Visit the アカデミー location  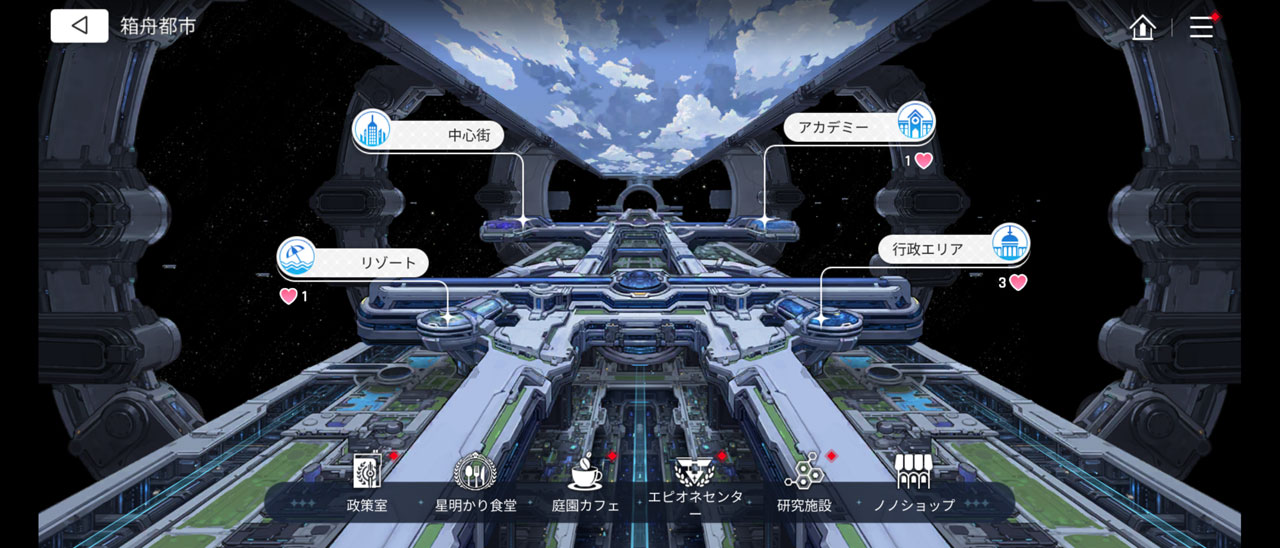point(859,126)
